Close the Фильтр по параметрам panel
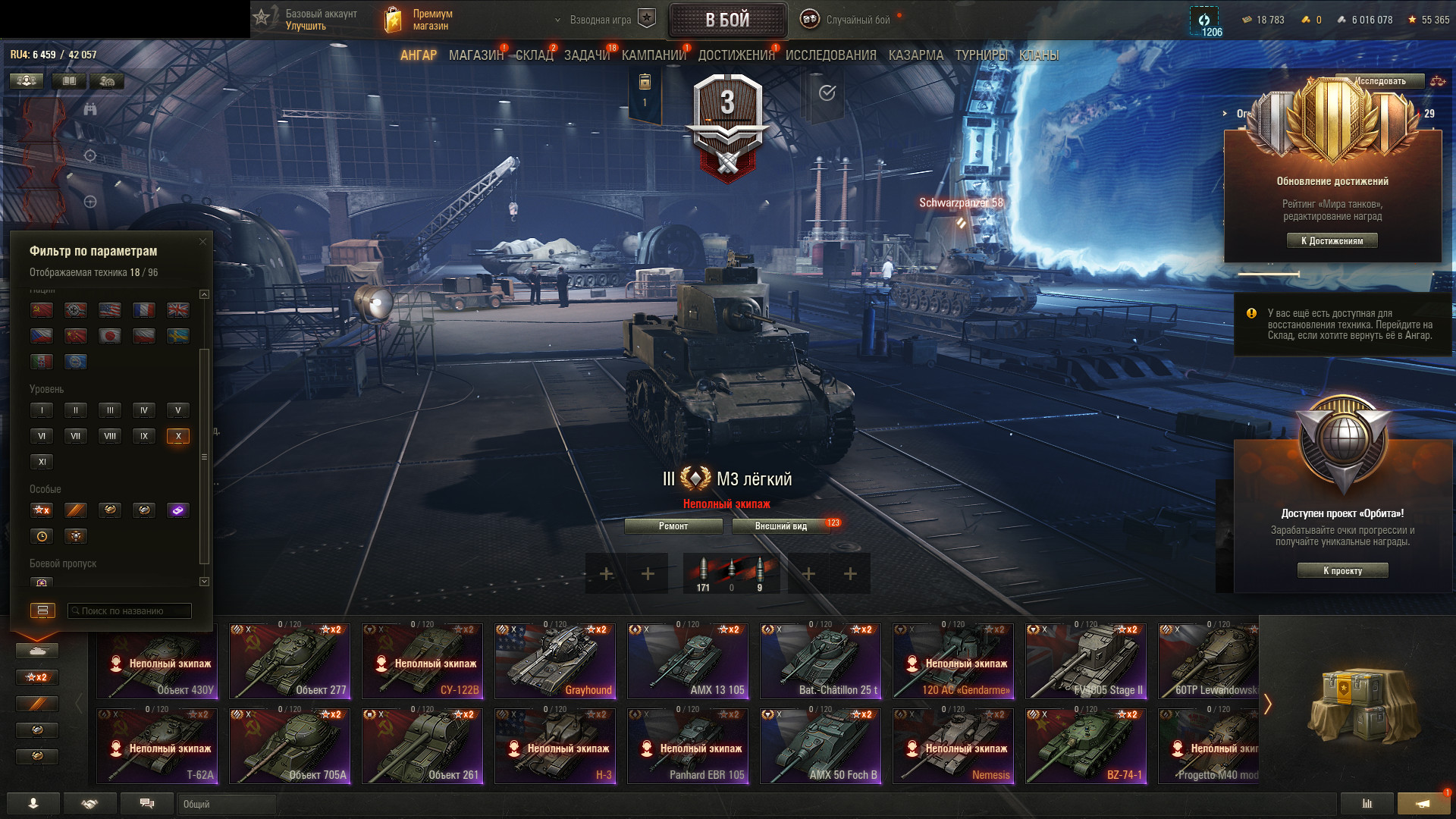 tap(202, 242)
